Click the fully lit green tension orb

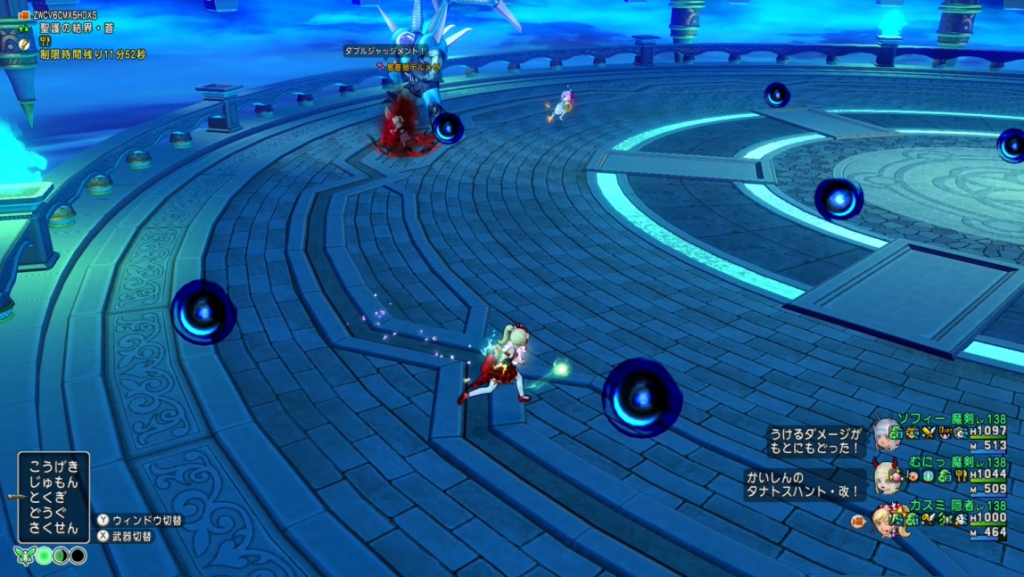(x=44, y=555)
